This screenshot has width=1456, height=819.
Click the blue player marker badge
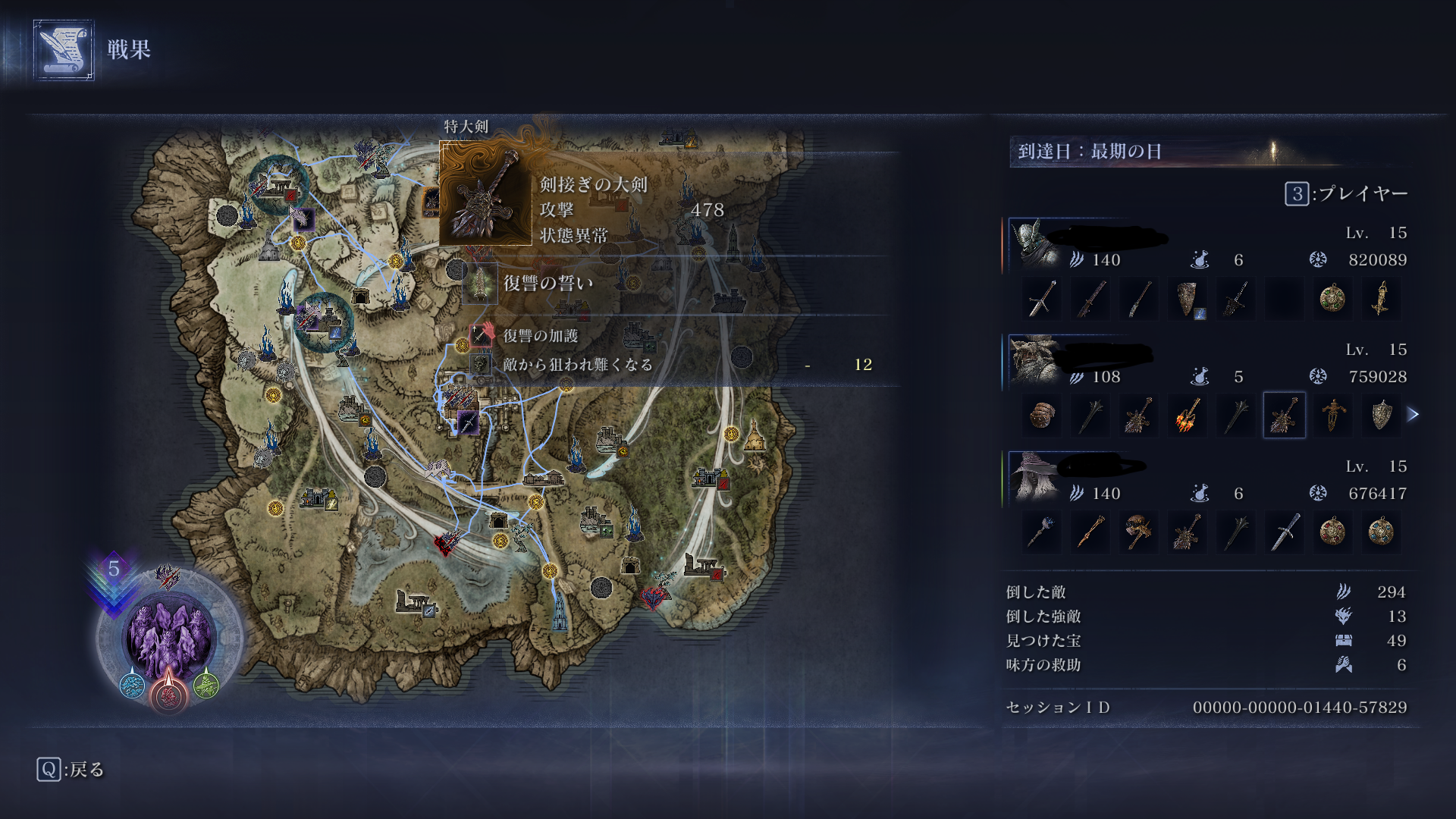(133, 686)
